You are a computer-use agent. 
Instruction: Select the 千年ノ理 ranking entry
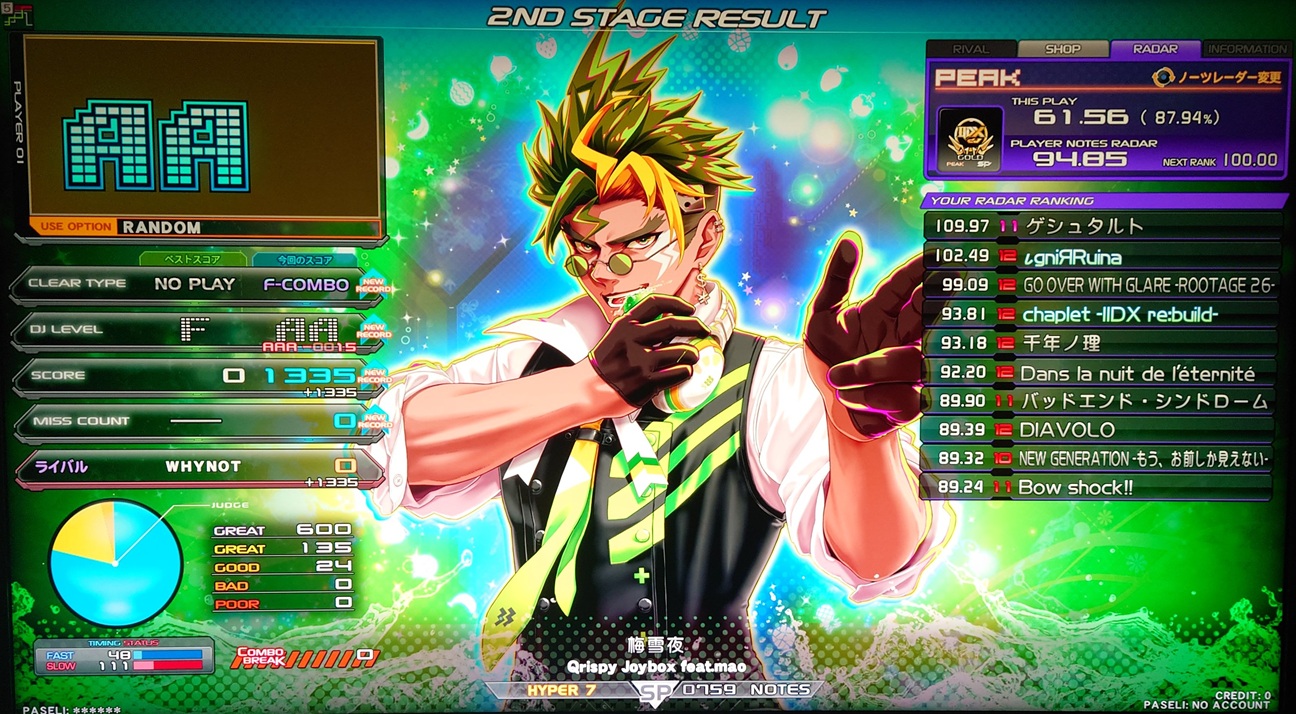[1100, 343]
